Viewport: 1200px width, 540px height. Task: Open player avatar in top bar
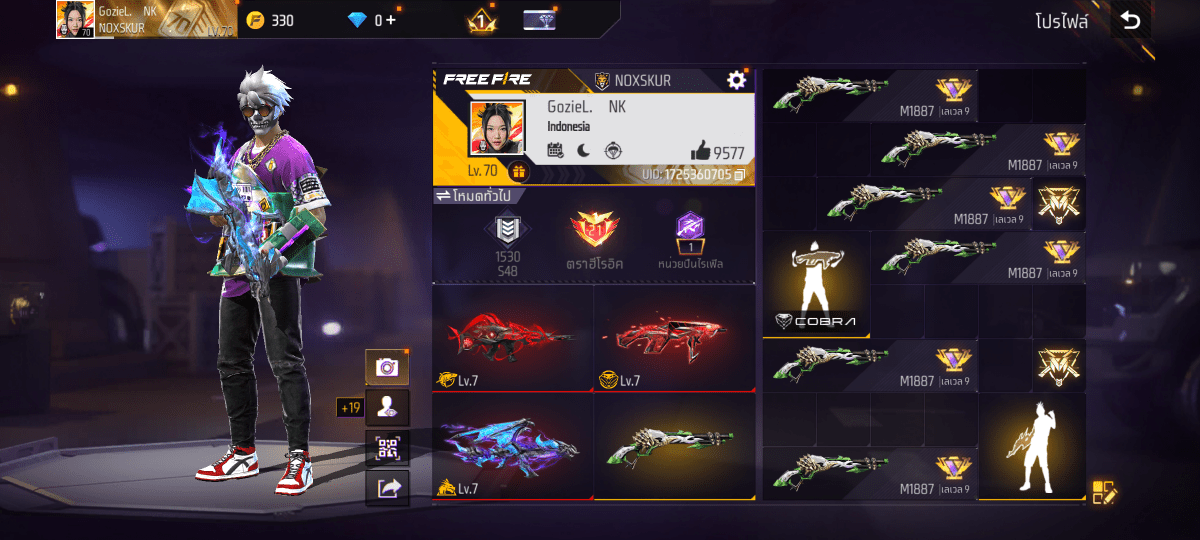click(x=75, y=19)
